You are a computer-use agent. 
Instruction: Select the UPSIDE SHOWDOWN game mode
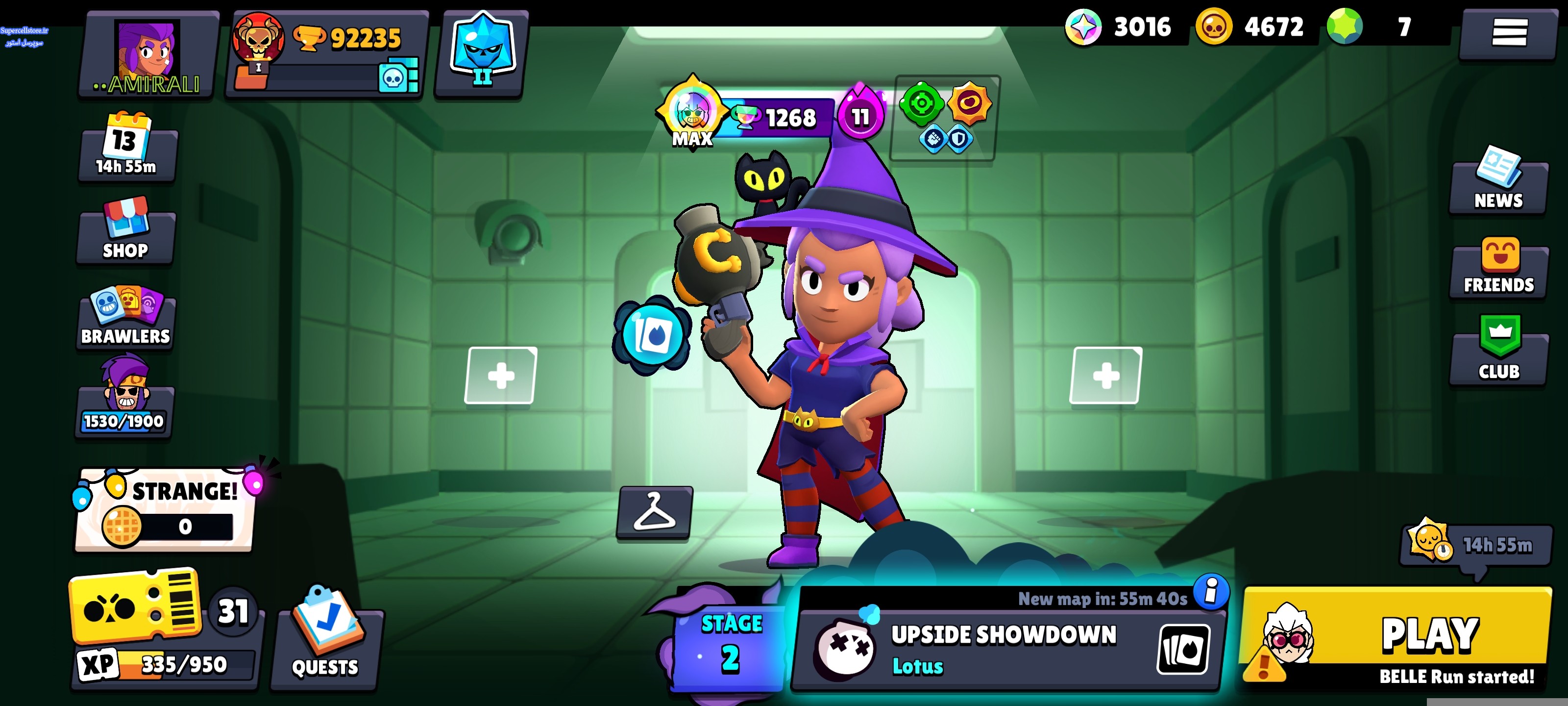[1004, 649]
